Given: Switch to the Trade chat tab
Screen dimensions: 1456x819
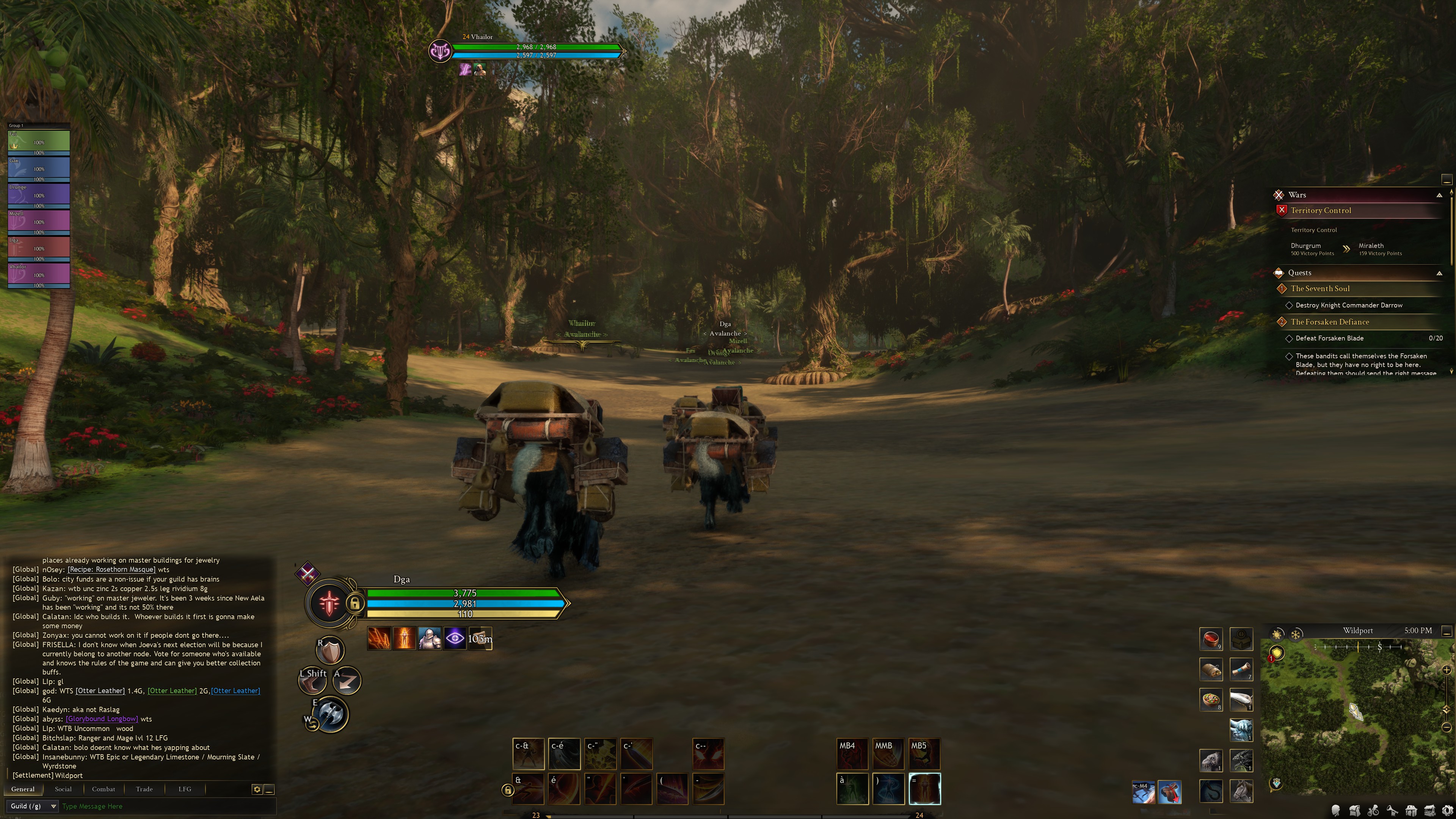Looking at the screenshot, I should pyautogui.click(x=144, y=789).
